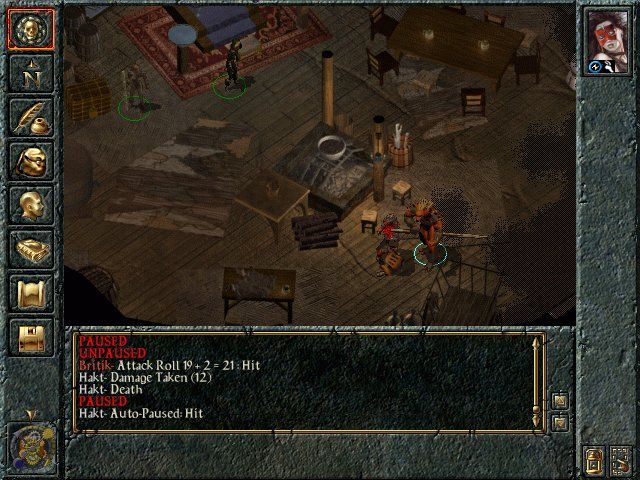
Task: Open the area map with the compass button
Action: click(29, 72)
